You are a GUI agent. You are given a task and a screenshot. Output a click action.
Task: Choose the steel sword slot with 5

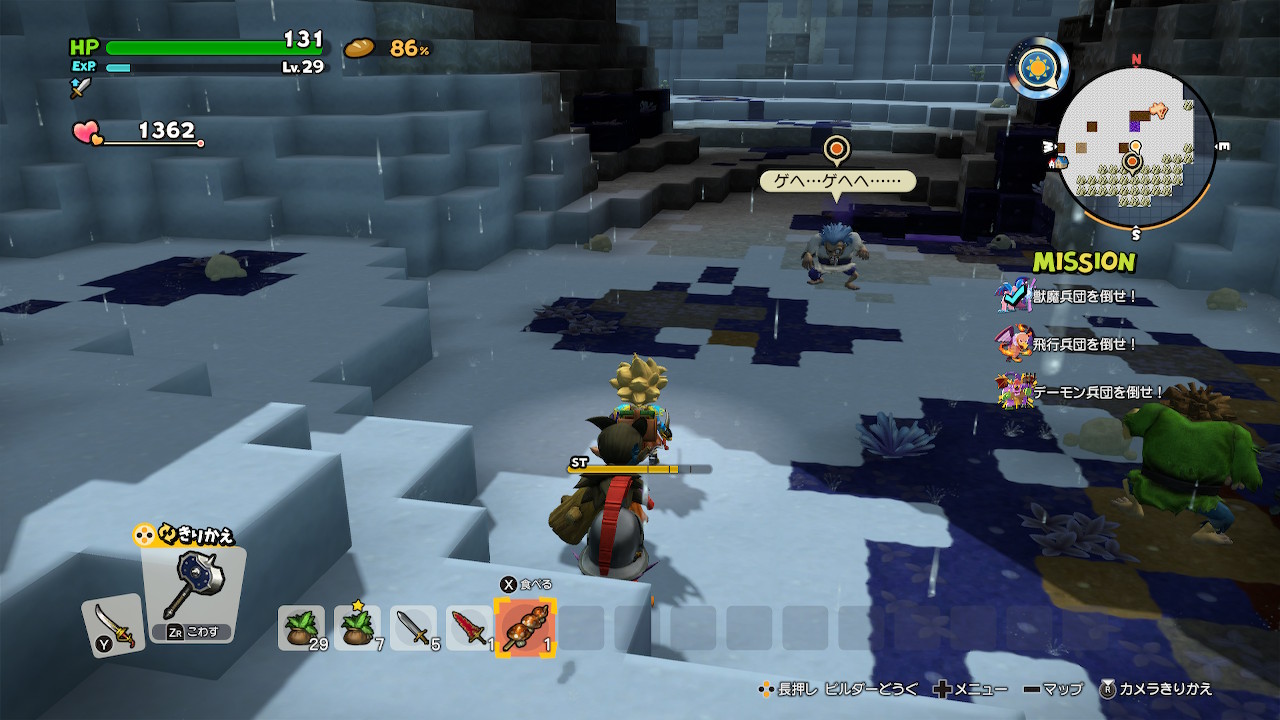point(413,627)
